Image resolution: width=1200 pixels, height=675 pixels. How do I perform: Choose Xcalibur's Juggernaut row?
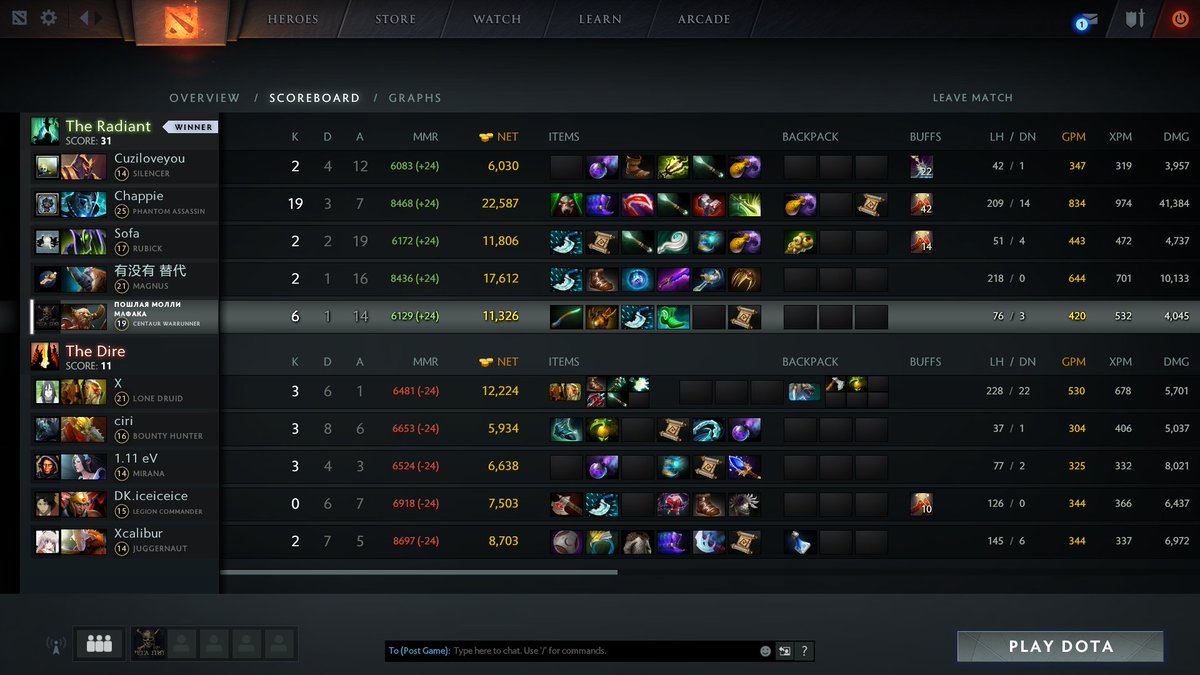click(x=150, y=541)
